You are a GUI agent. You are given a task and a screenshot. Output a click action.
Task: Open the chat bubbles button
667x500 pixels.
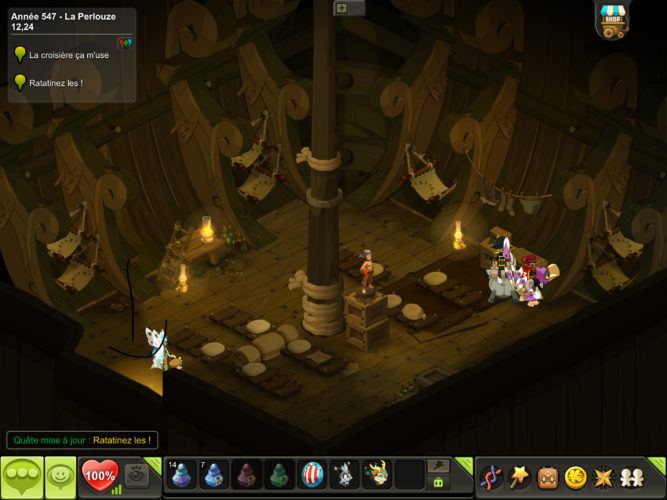pyautogui.click(x=21, y=475)
